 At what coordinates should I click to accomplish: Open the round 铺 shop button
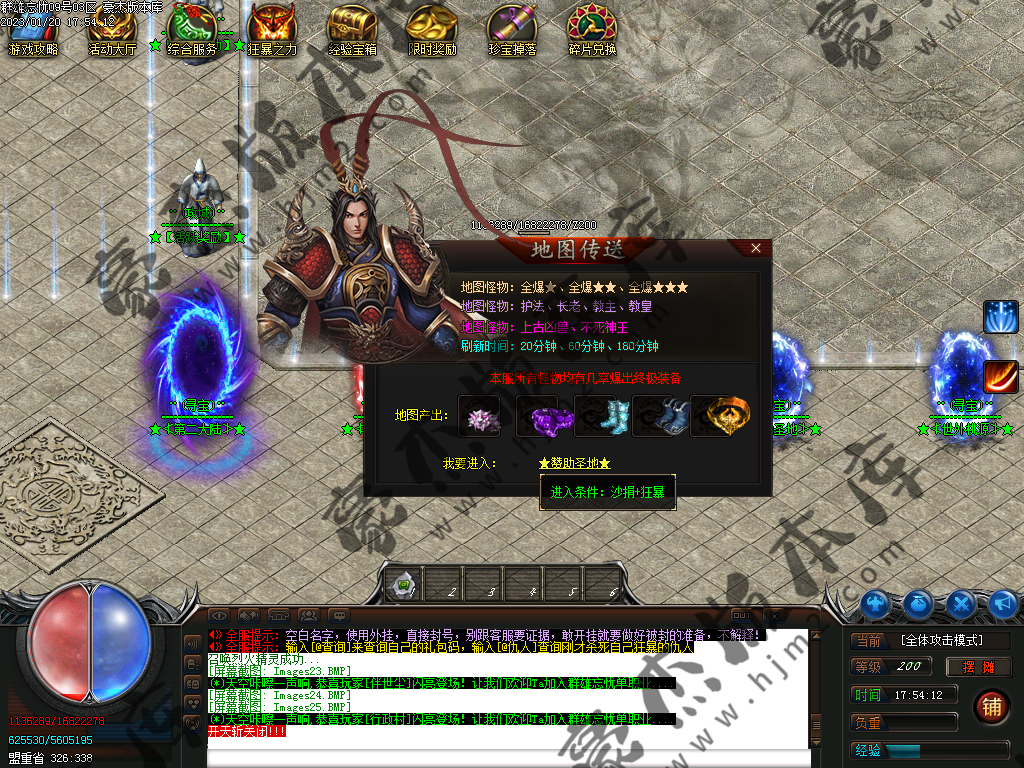[x=992, y=707]
